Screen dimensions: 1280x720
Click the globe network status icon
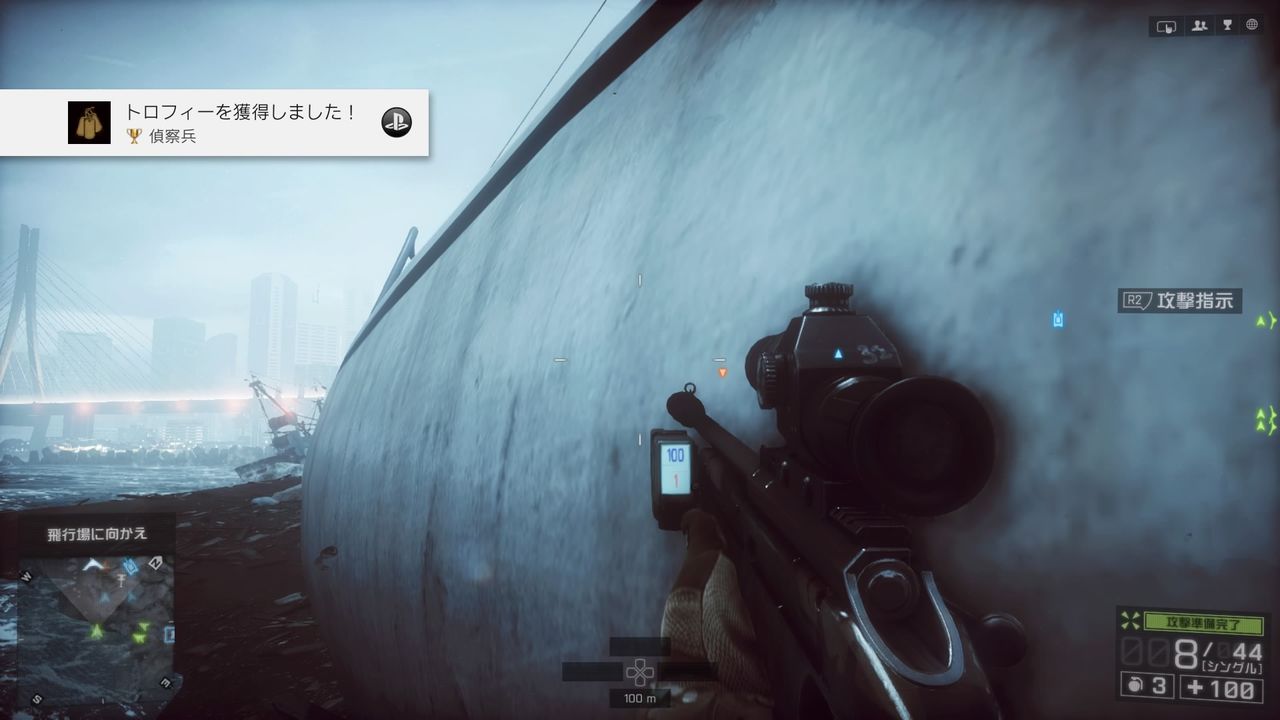1252,26
